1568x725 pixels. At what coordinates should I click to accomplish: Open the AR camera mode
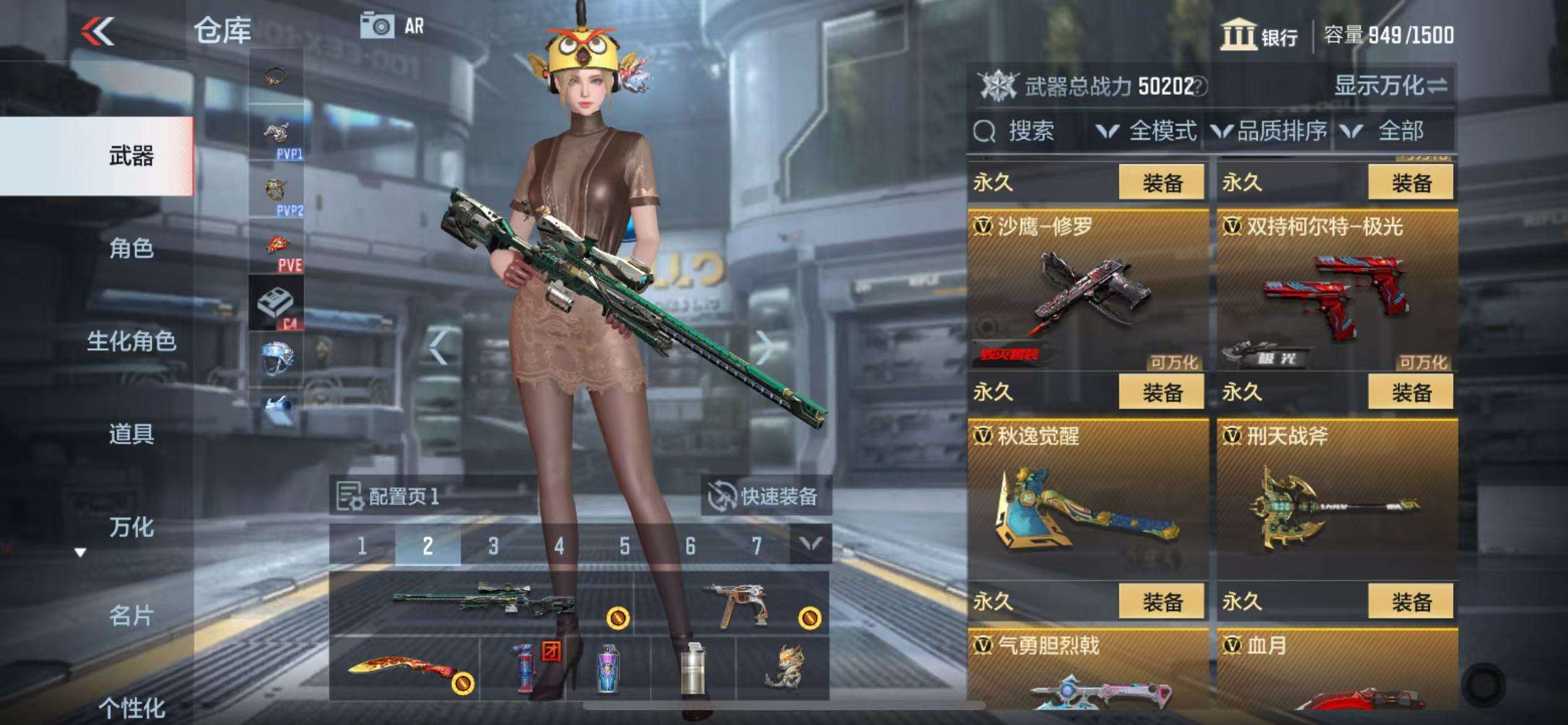tap(393, 26)
